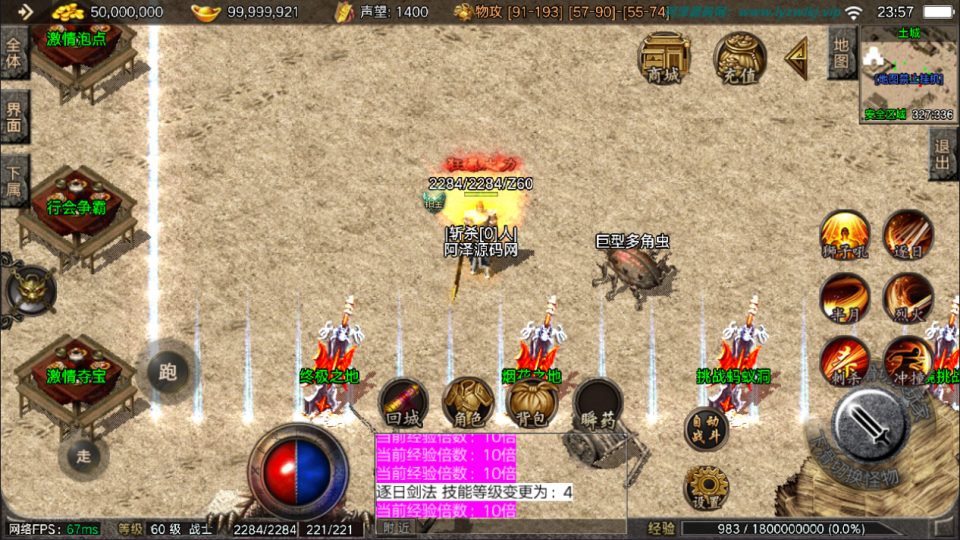Use the 刺杀 skill
Viewport: 960px width, 540px height.
[x=844, y=360]
